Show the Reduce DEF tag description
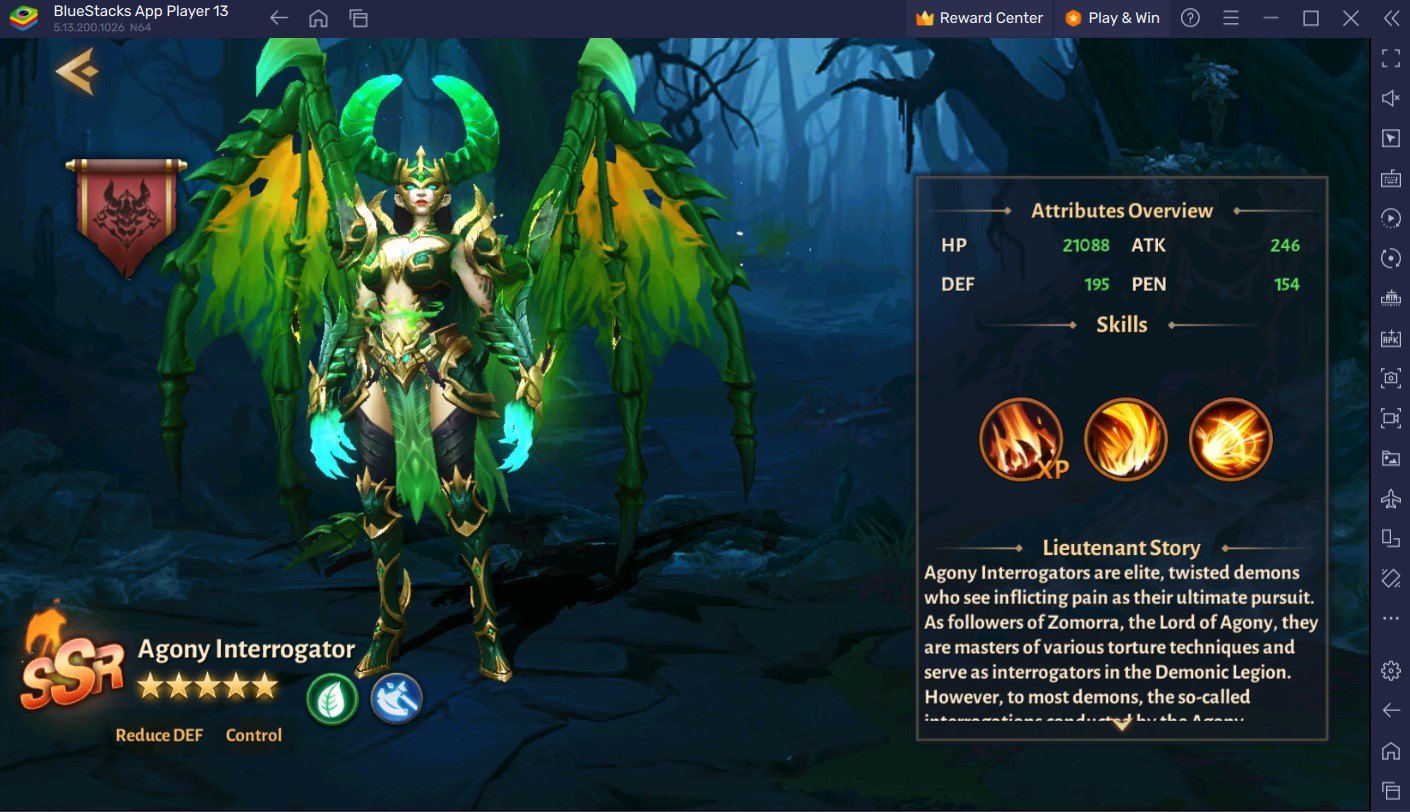Image resolution: width=1410 pixels, height=812 pixels. pyautogui.click(x=159, y=735)
